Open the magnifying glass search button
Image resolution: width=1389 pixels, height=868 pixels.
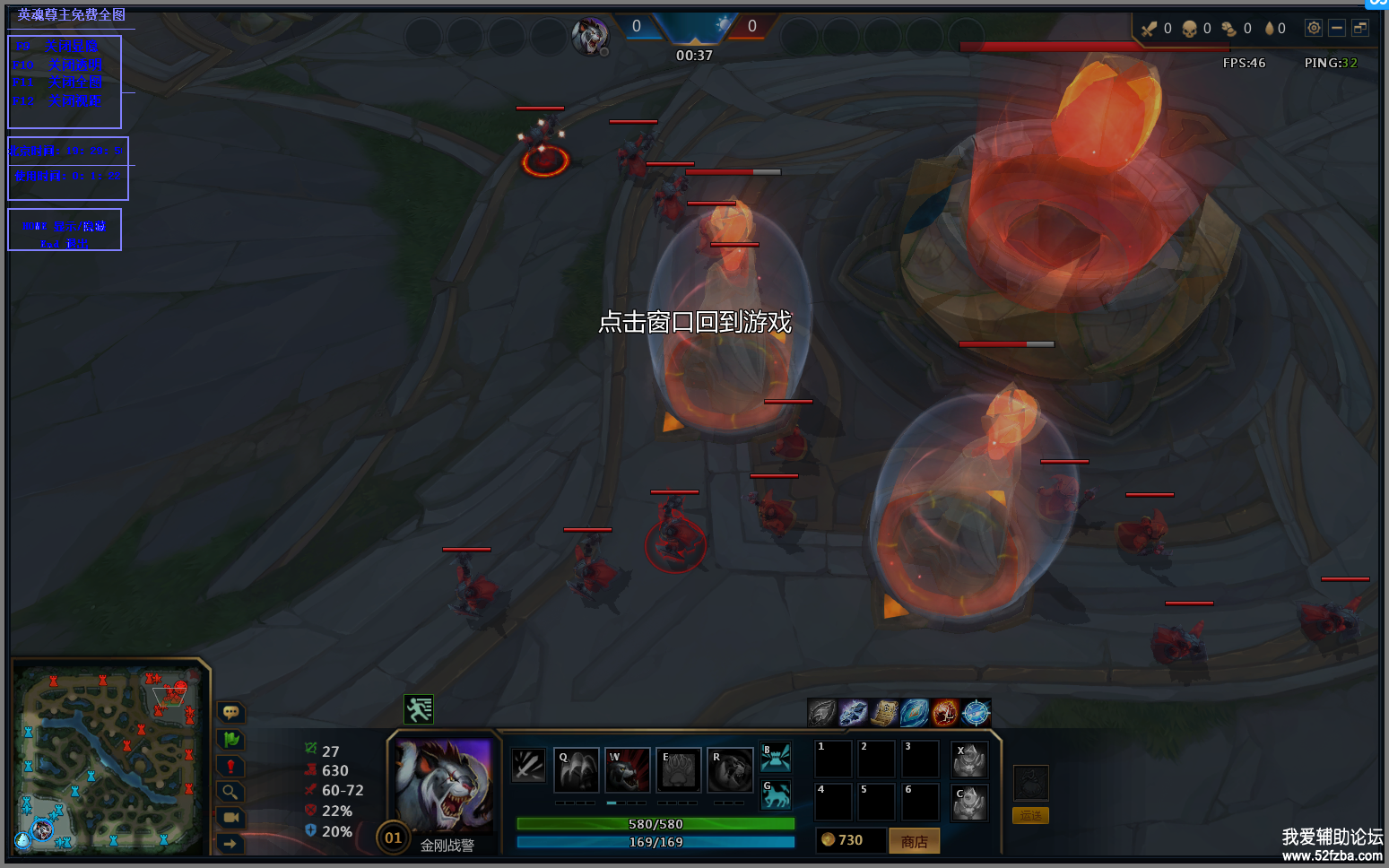[230, 792]
